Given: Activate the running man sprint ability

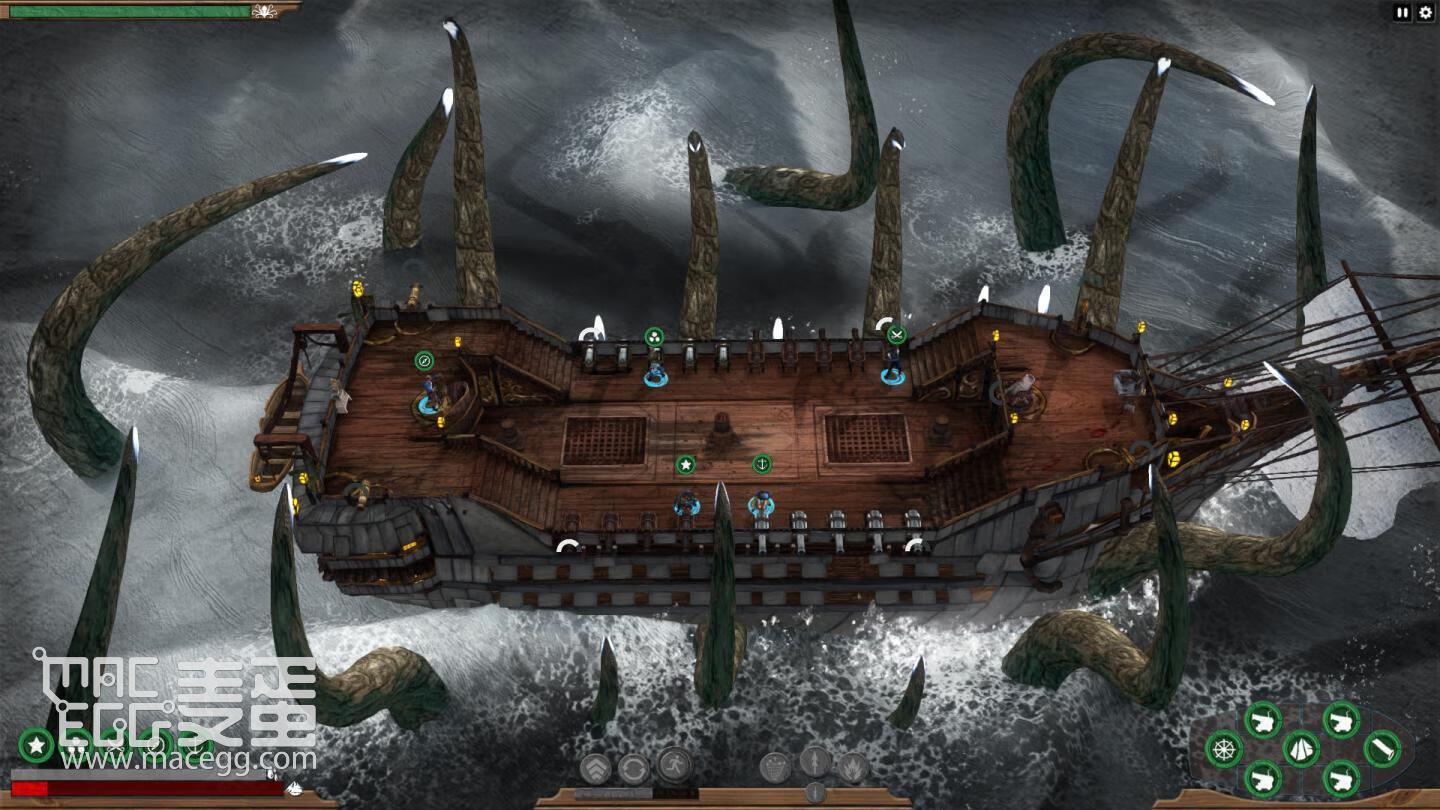Looking at the screenshot, I should [675, 766].
